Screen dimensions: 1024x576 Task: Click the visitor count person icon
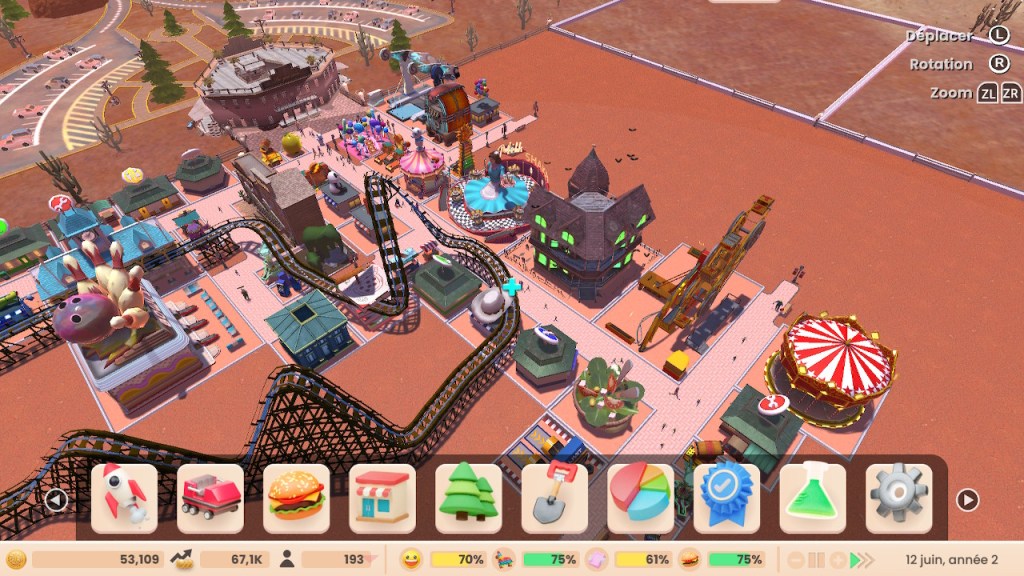pos(286,560)
